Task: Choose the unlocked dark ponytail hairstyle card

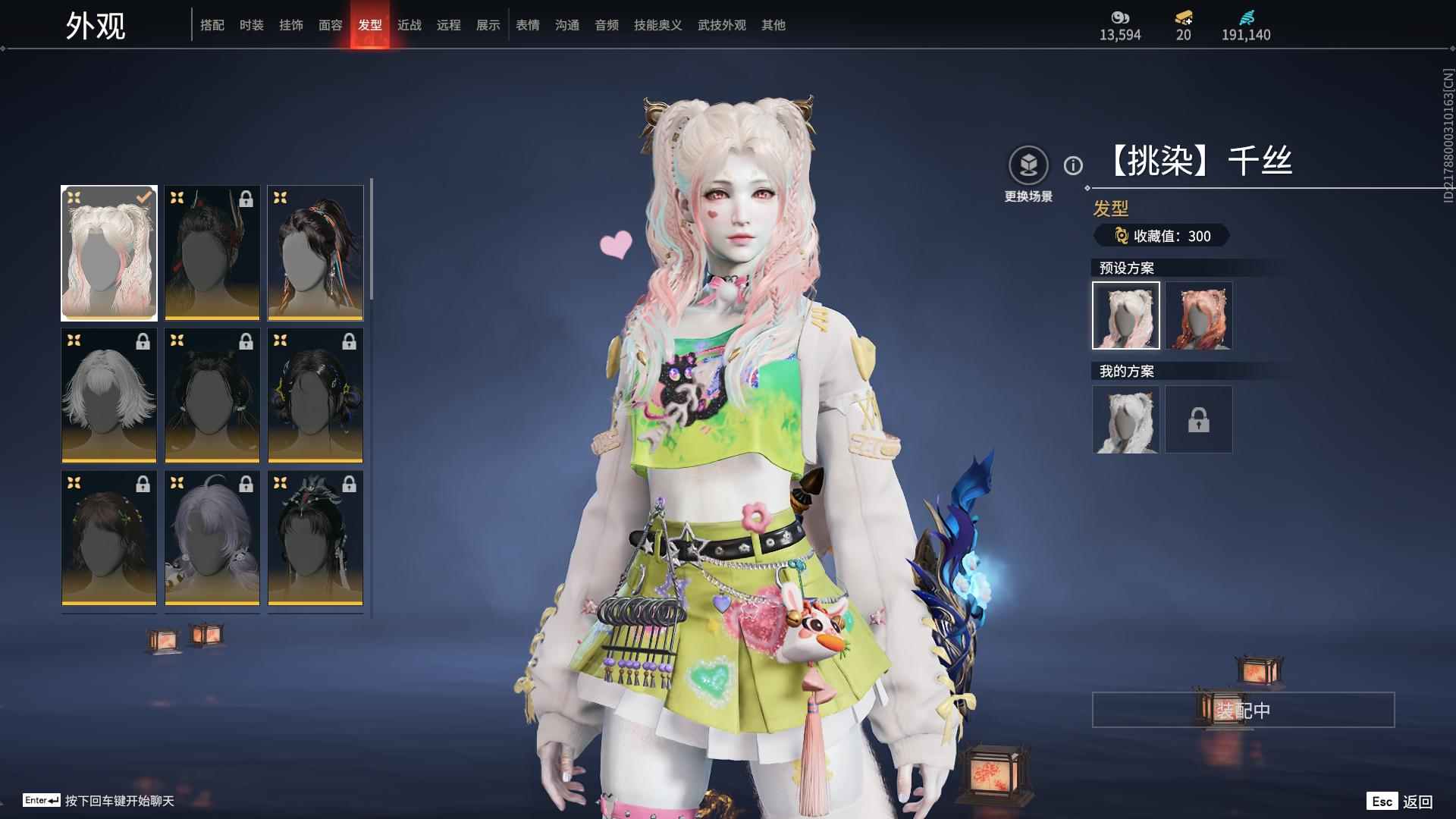Action: (x=315, y=253)
